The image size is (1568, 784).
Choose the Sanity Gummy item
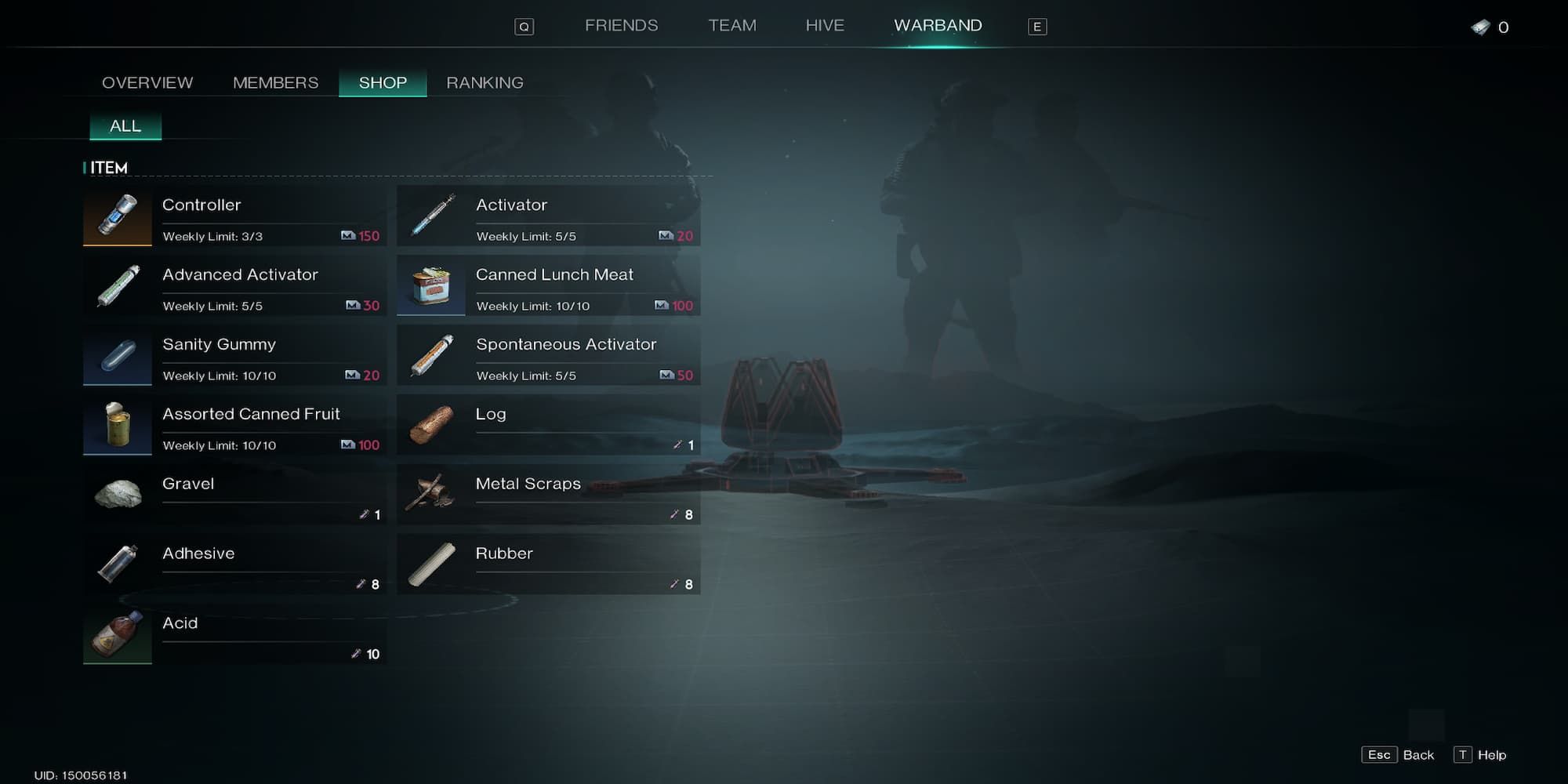(234, 355)
